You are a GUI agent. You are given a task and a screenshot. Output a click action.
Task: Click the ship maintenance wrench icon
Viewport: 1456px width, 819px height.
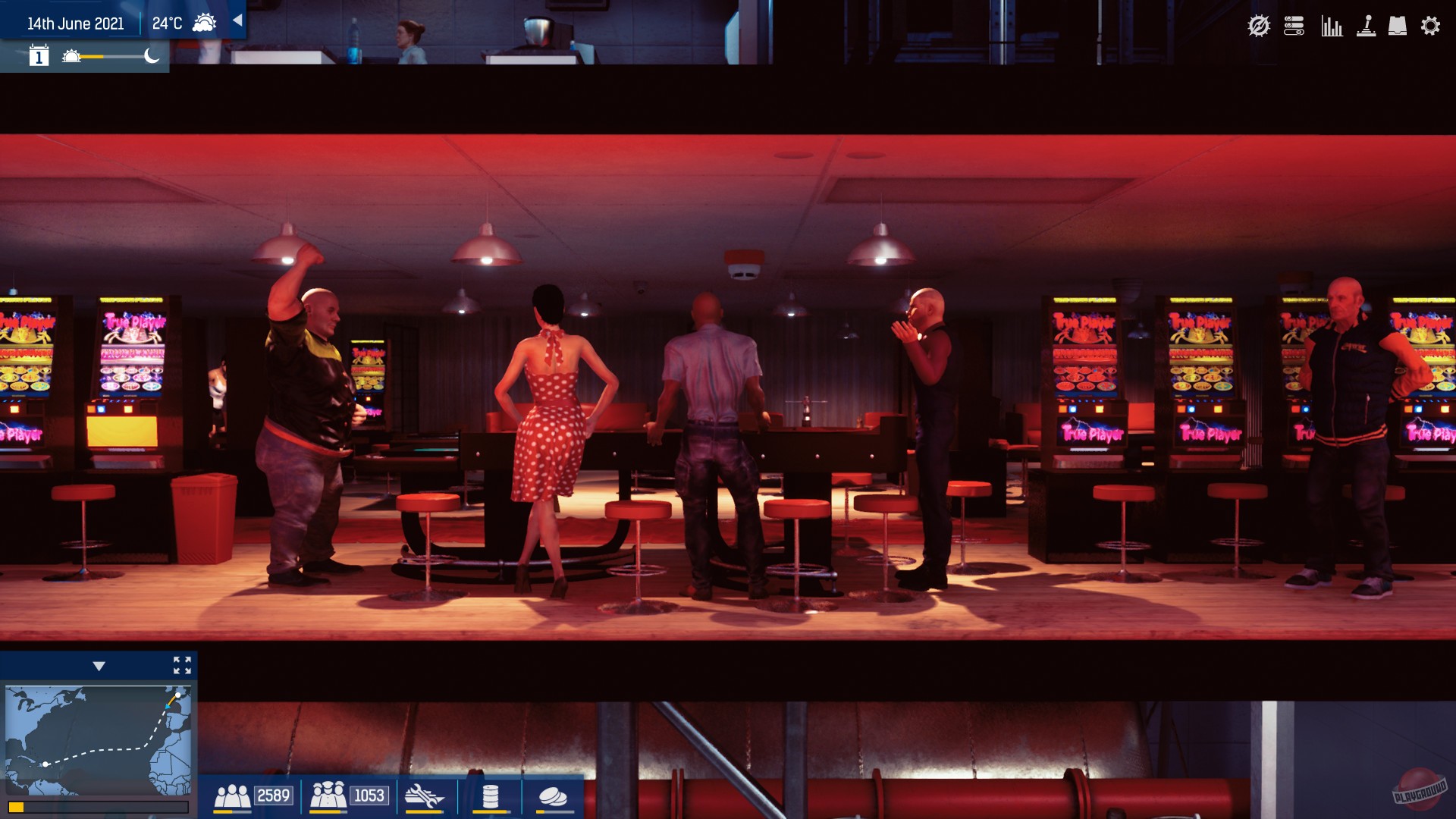point(425,796)
